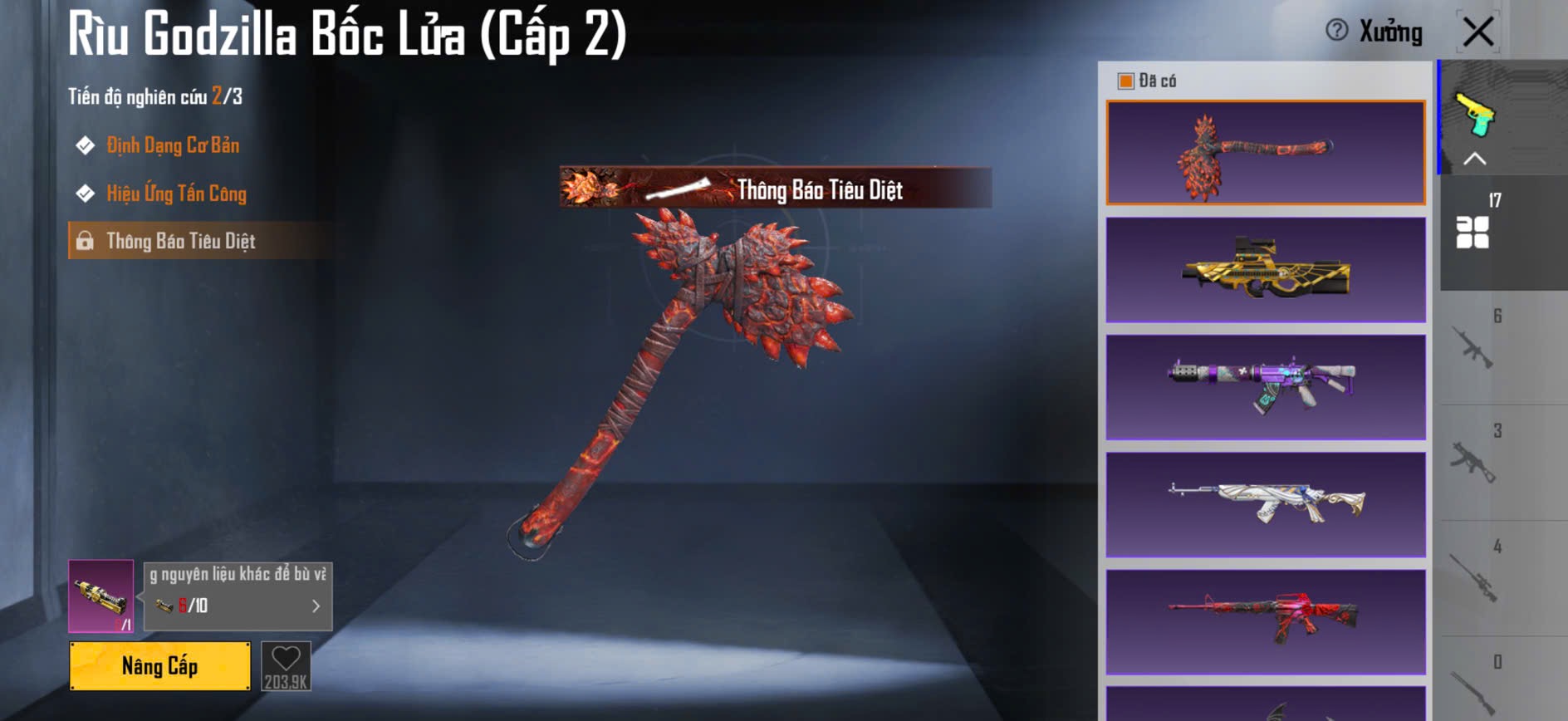This screenshot has width=1568, height=721.
Task: Select Hiệu Ứng Tấn Công research stage
Action: (176, 194)
